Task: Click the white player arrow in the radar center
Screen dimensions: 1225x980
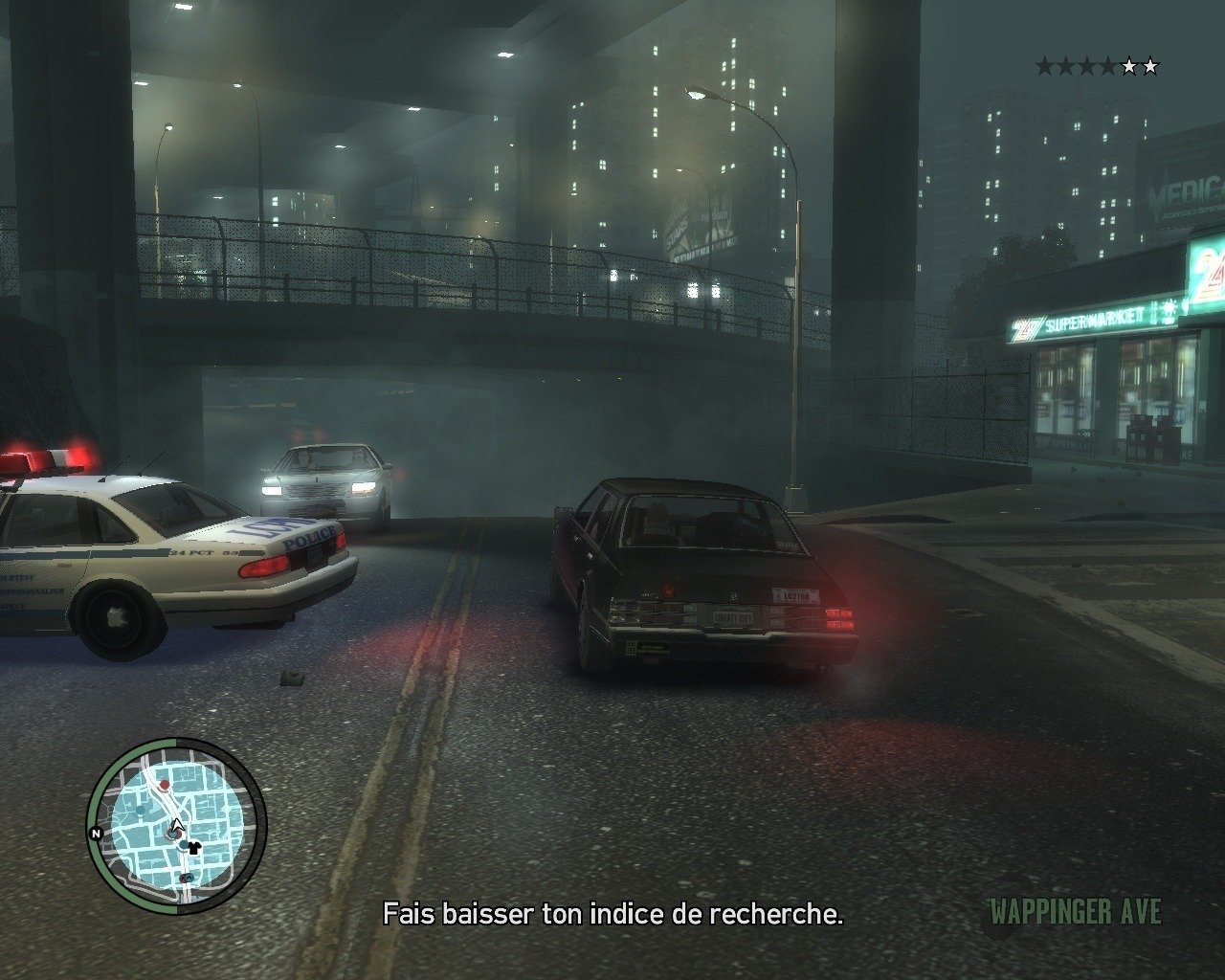Action: pyautogui.click(x=178, y=825)
